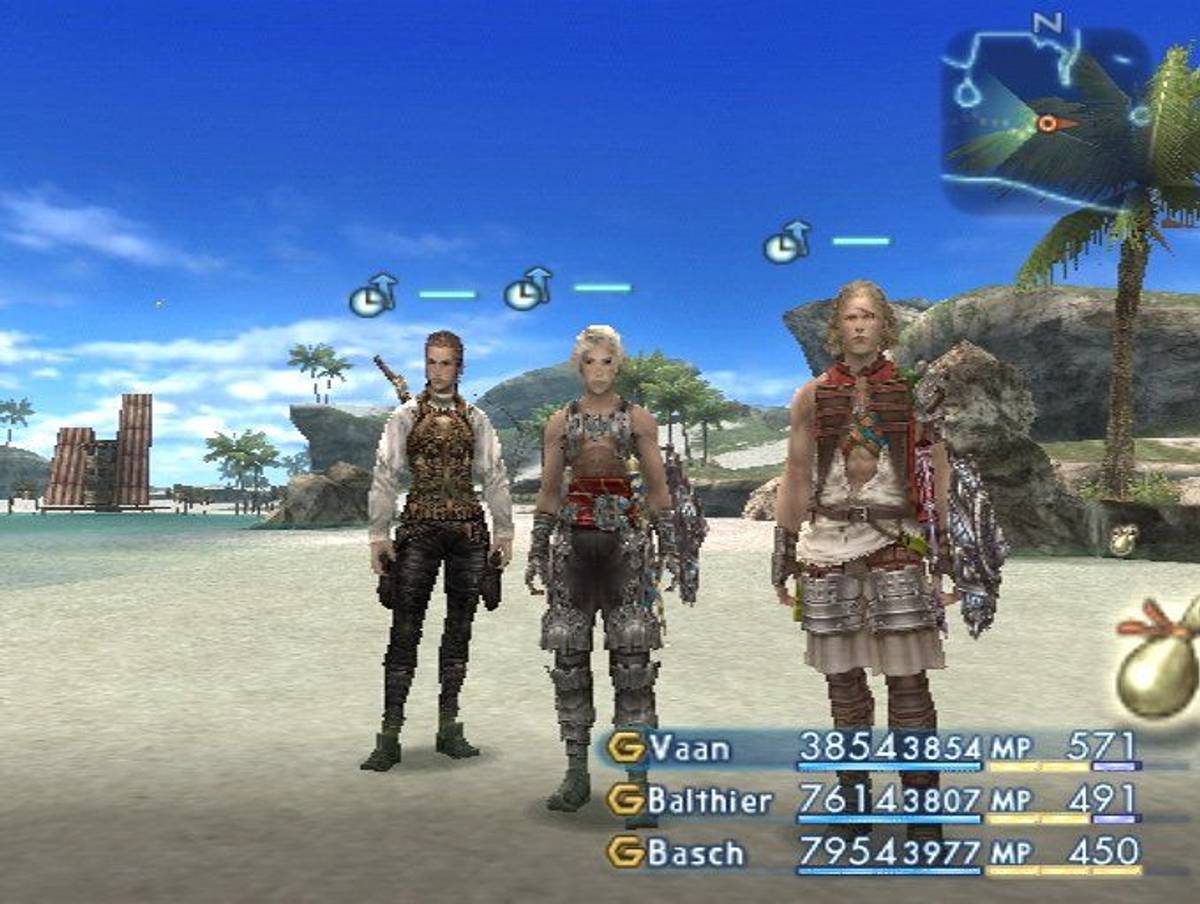Click the gambit icon beside Basch's name

626,853
